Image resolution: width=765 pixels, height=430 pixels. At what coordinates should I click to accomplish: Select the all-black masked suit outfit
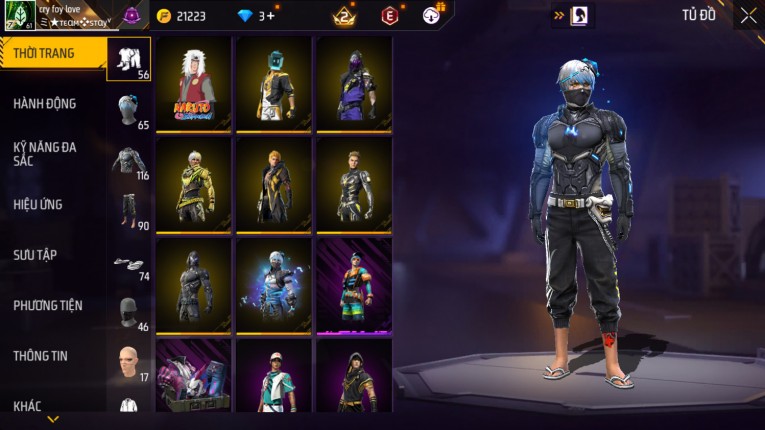194,285
